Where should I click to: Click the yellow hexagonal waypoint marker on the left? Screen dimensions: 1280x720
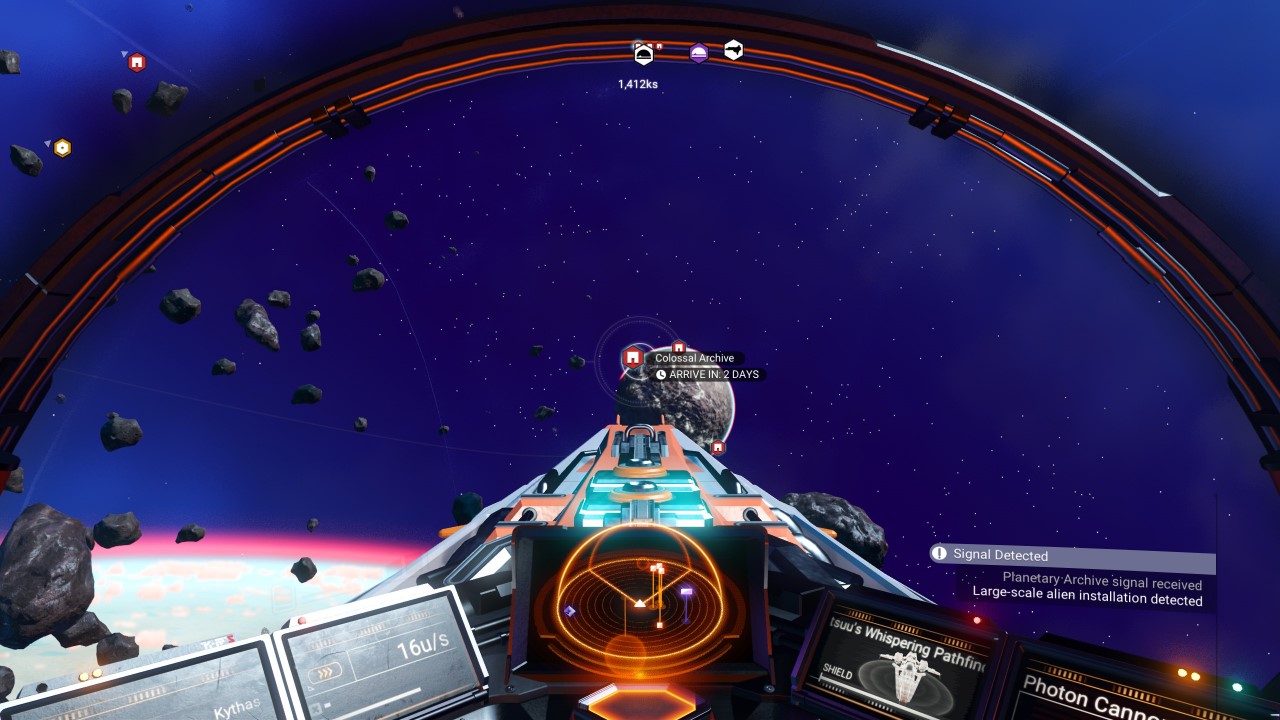[x=62, y=147]
